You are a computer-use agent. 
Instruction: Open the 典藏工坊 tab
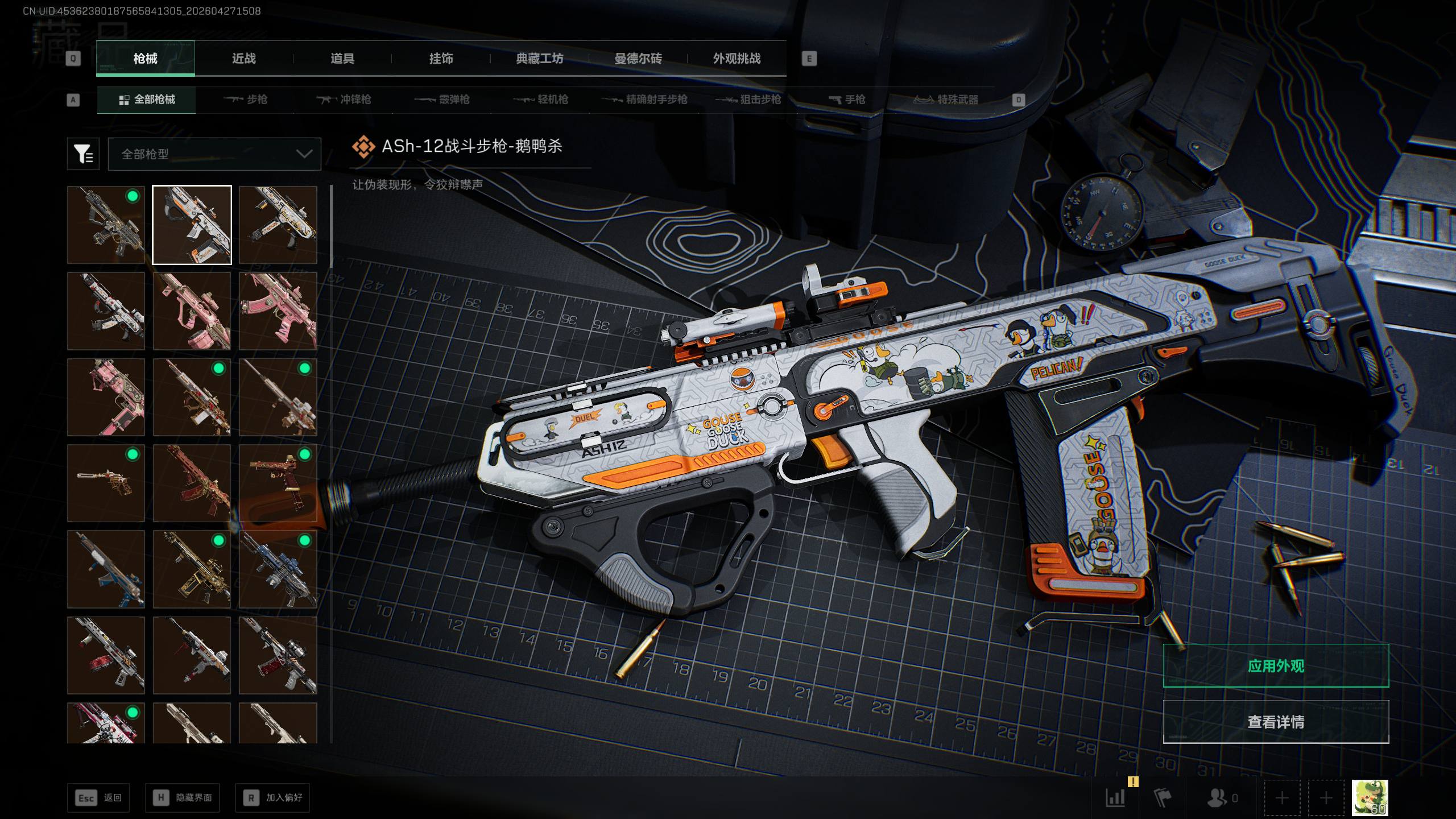tap(539, 59)
